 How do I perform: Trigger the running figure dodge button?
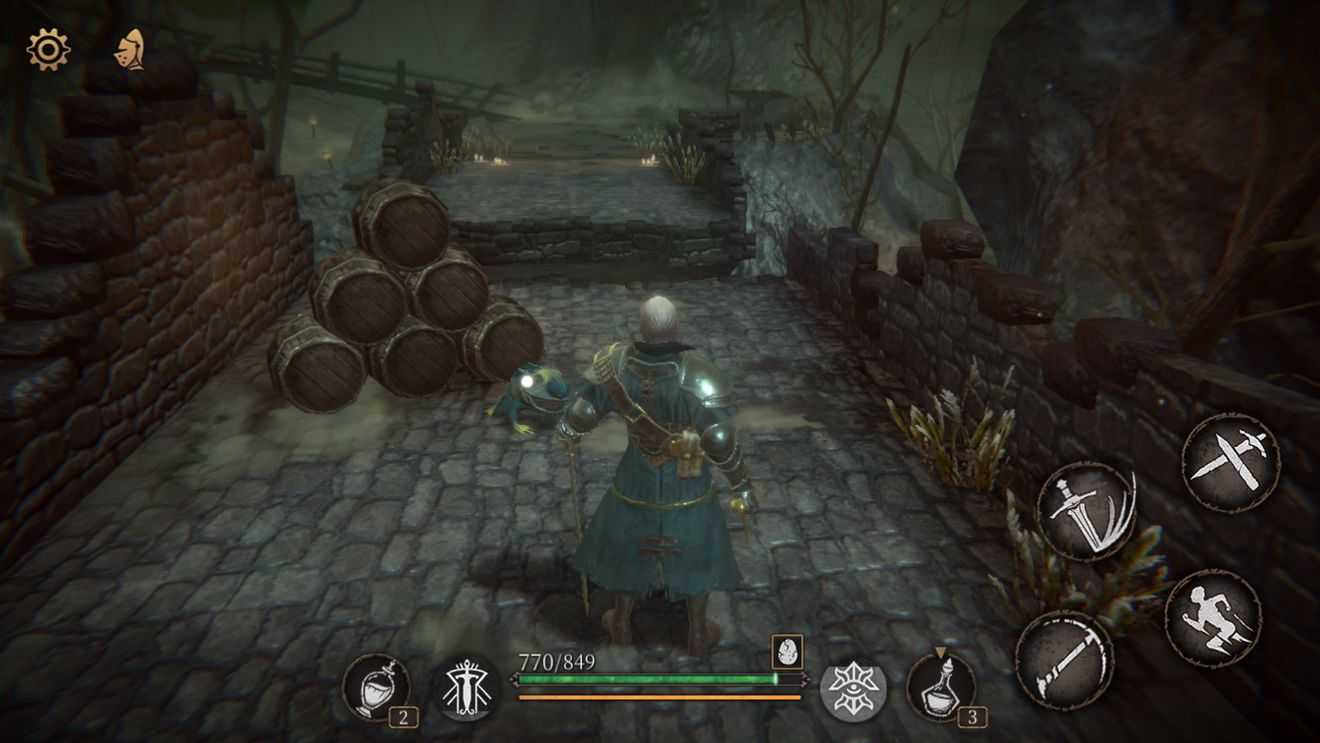[1212, 617]
